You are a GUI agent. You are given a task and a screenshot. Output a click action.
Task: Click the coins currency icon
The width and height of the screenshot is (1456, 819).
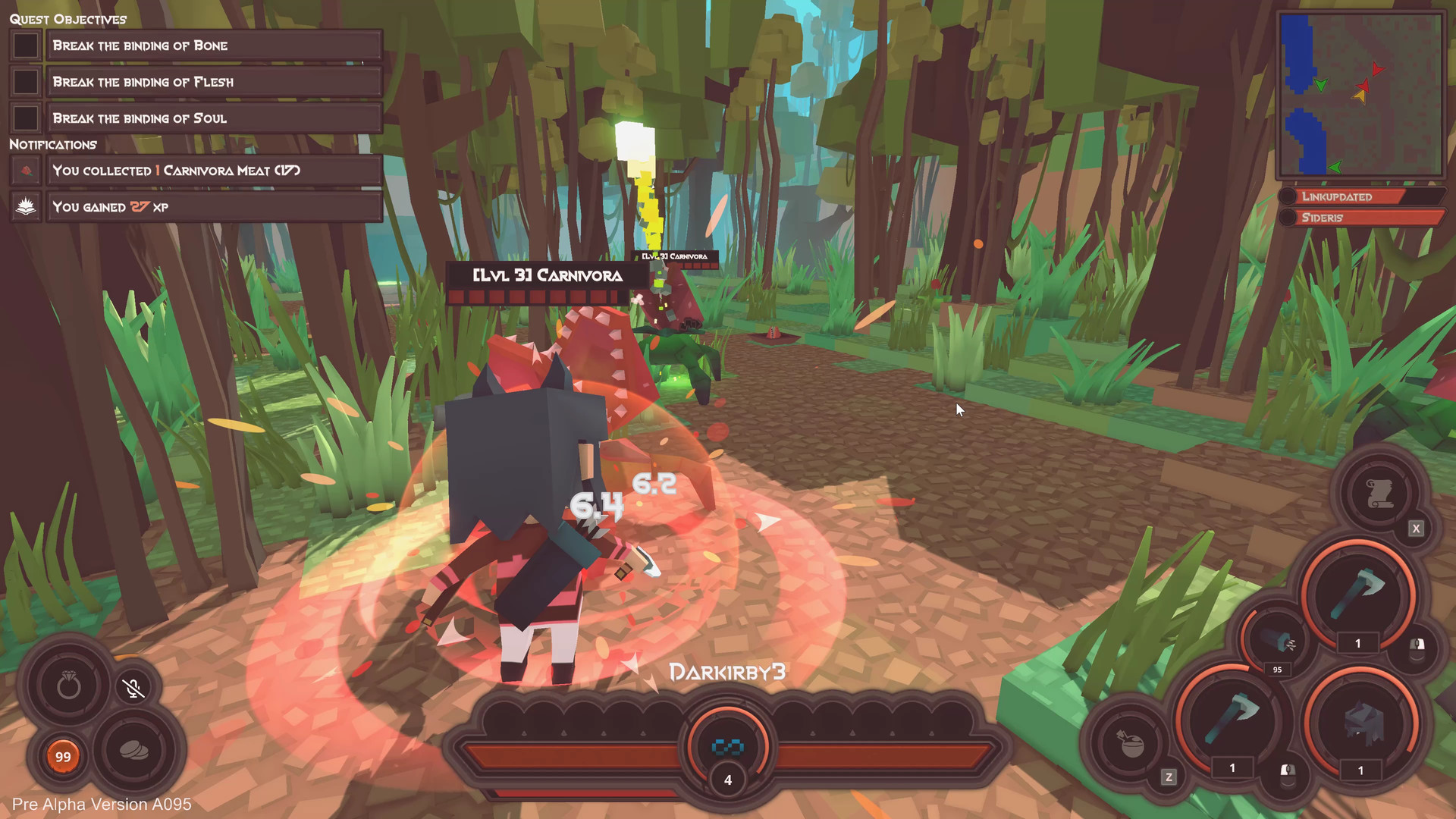(x=136, y=749)
